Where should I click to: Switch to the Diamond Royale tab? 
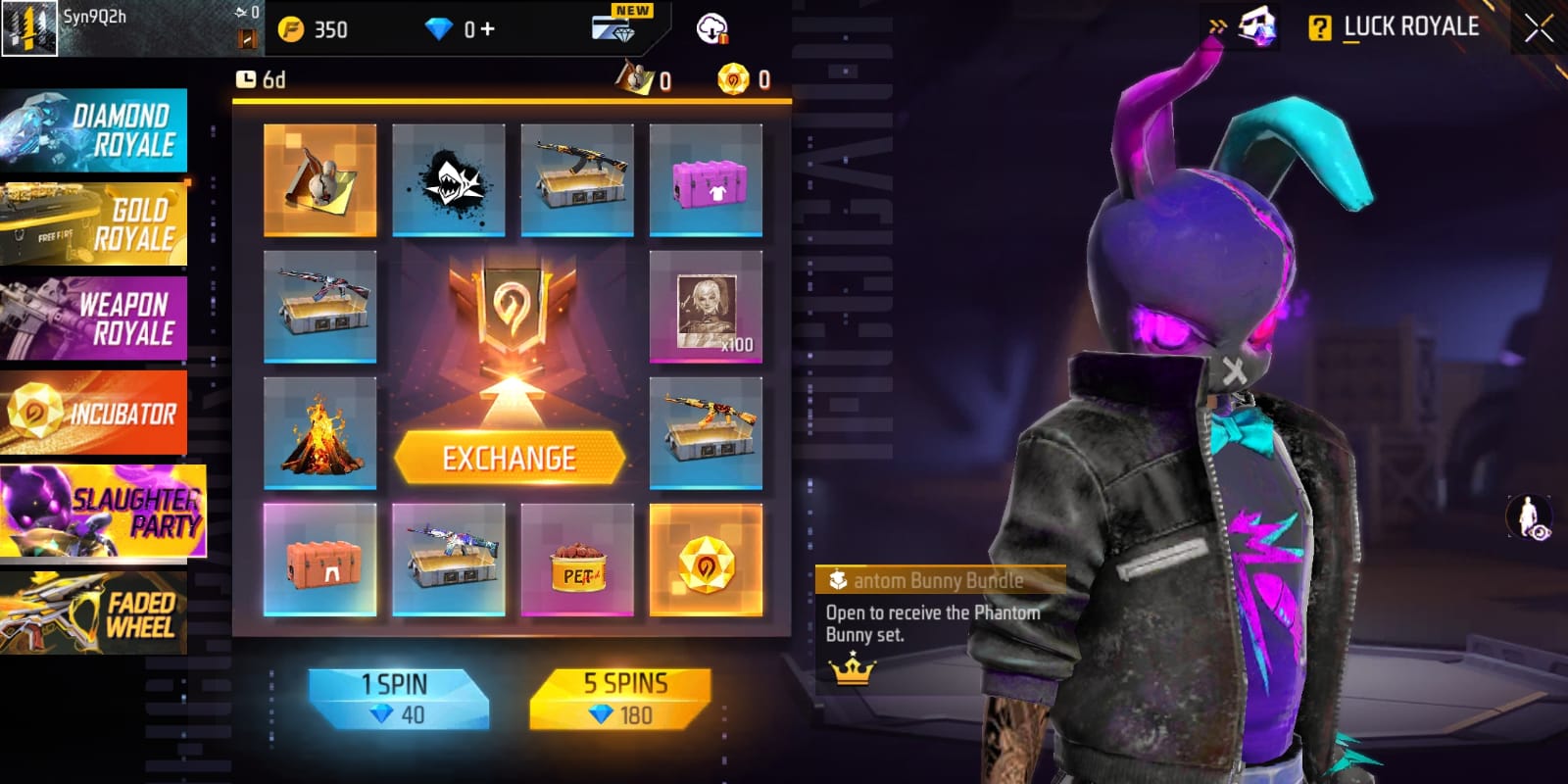coord(94,131)
